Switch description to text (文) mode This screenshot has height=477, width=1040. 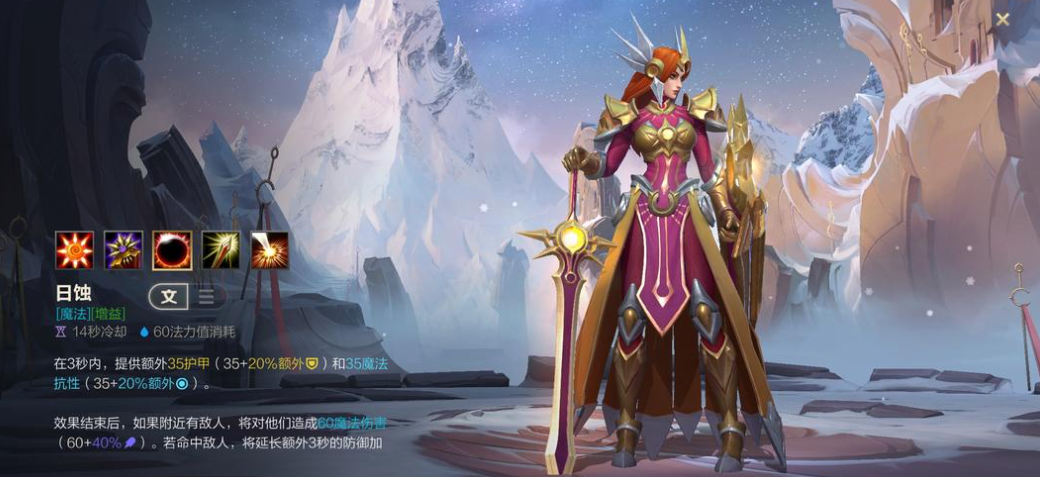[x=169, y=296]
